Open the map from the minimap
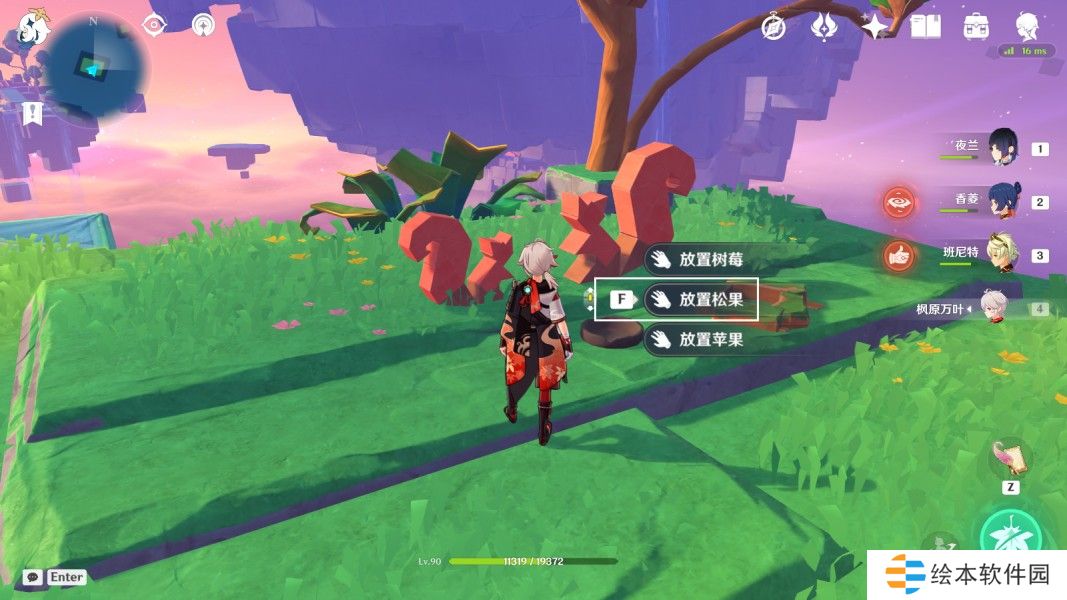Viewport: 1067px width, 600px height. pyautogui.click(x=95, y=66)
